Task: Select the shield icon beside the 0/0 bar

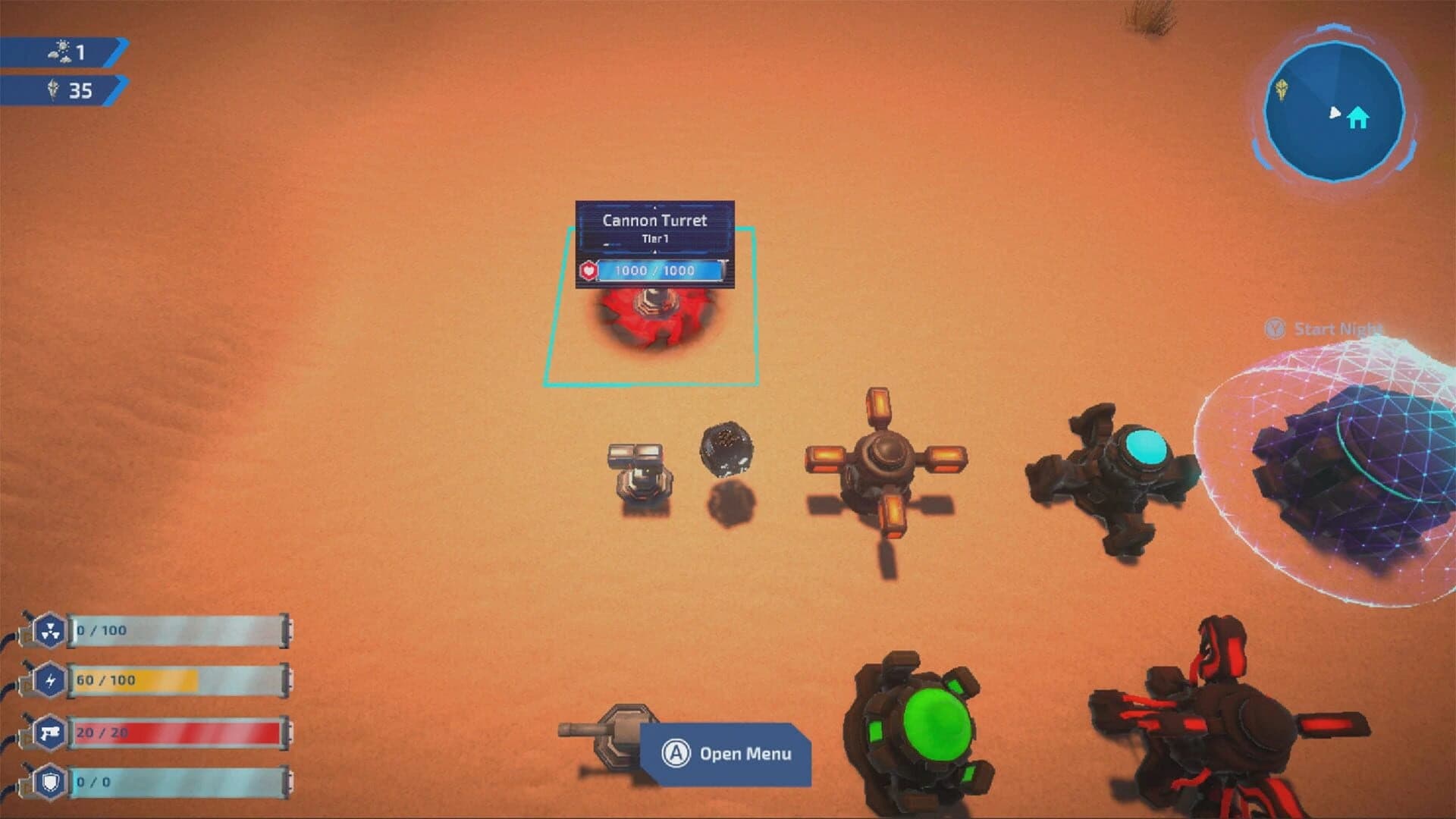Action: (49, 780)
